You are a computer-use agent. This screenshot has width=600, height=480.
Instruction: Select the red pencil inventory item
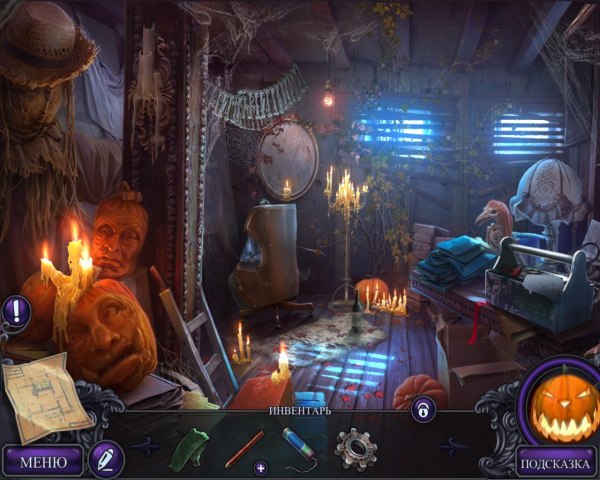coord(244,448)
